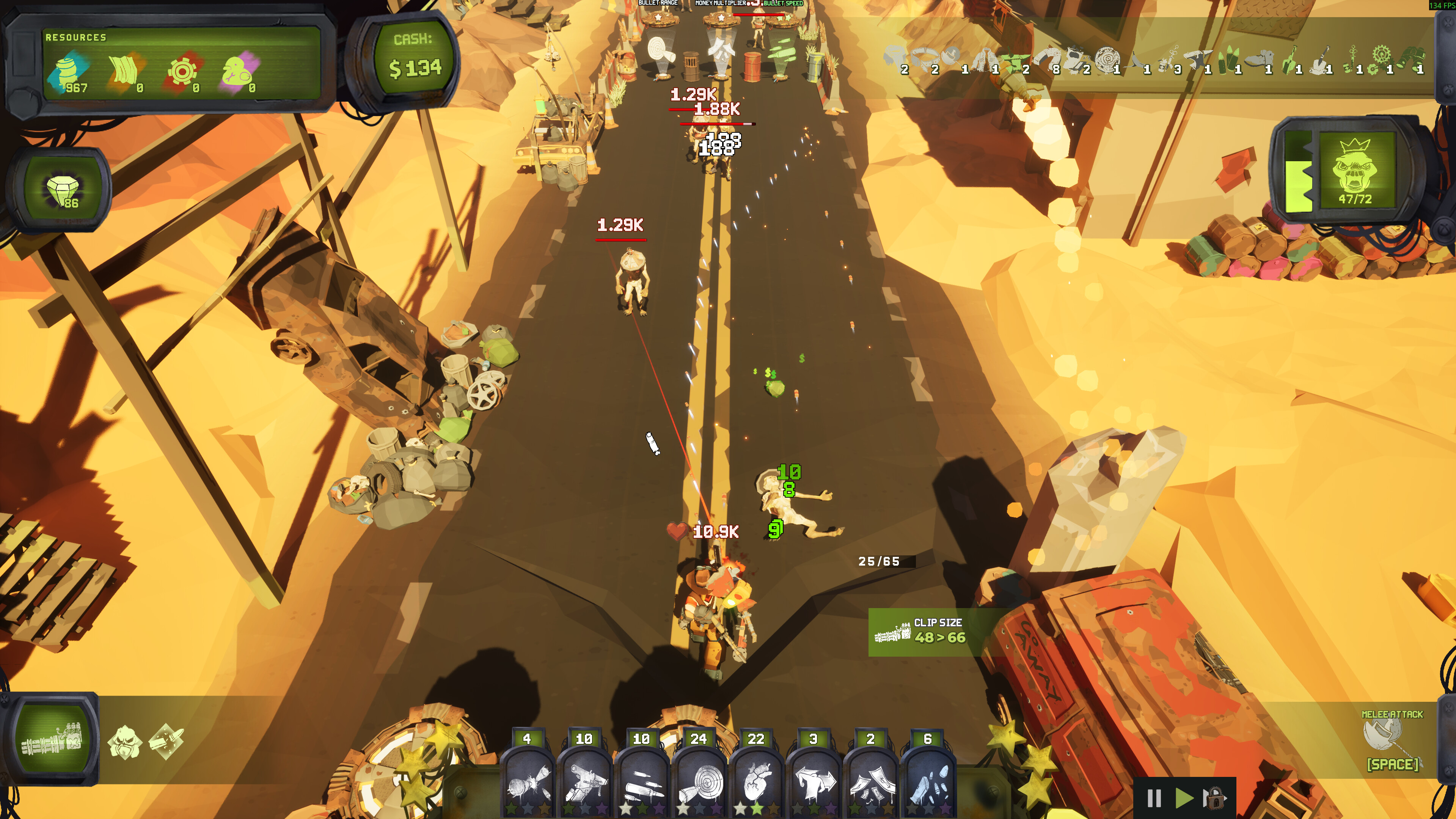Click the angry skull perk icon
The width and height of the screenshot is (1456, 819).
pyautogui.click(x=124, y=741)
